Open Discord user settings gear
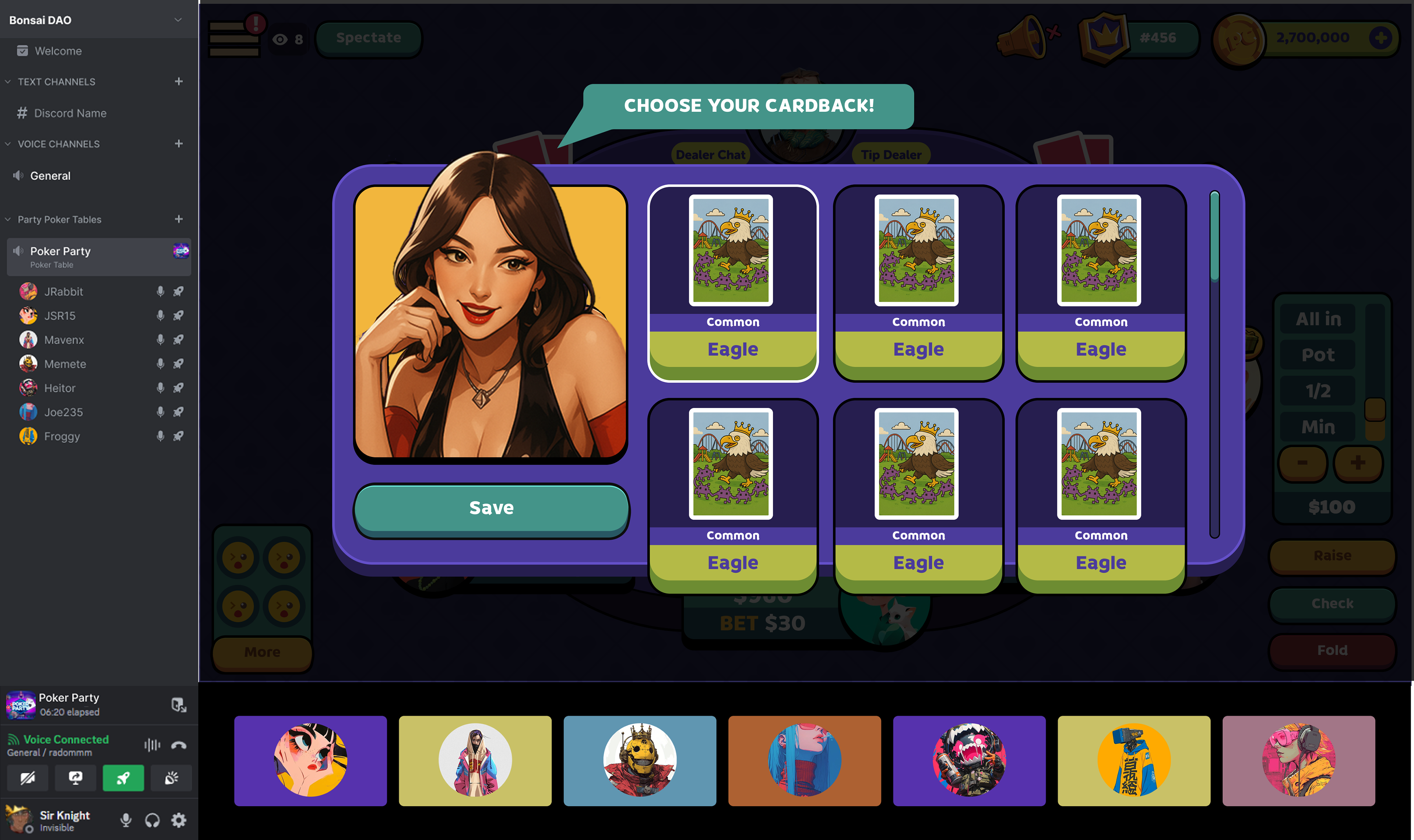1414x840 pixels. click(x=179, y=820)
